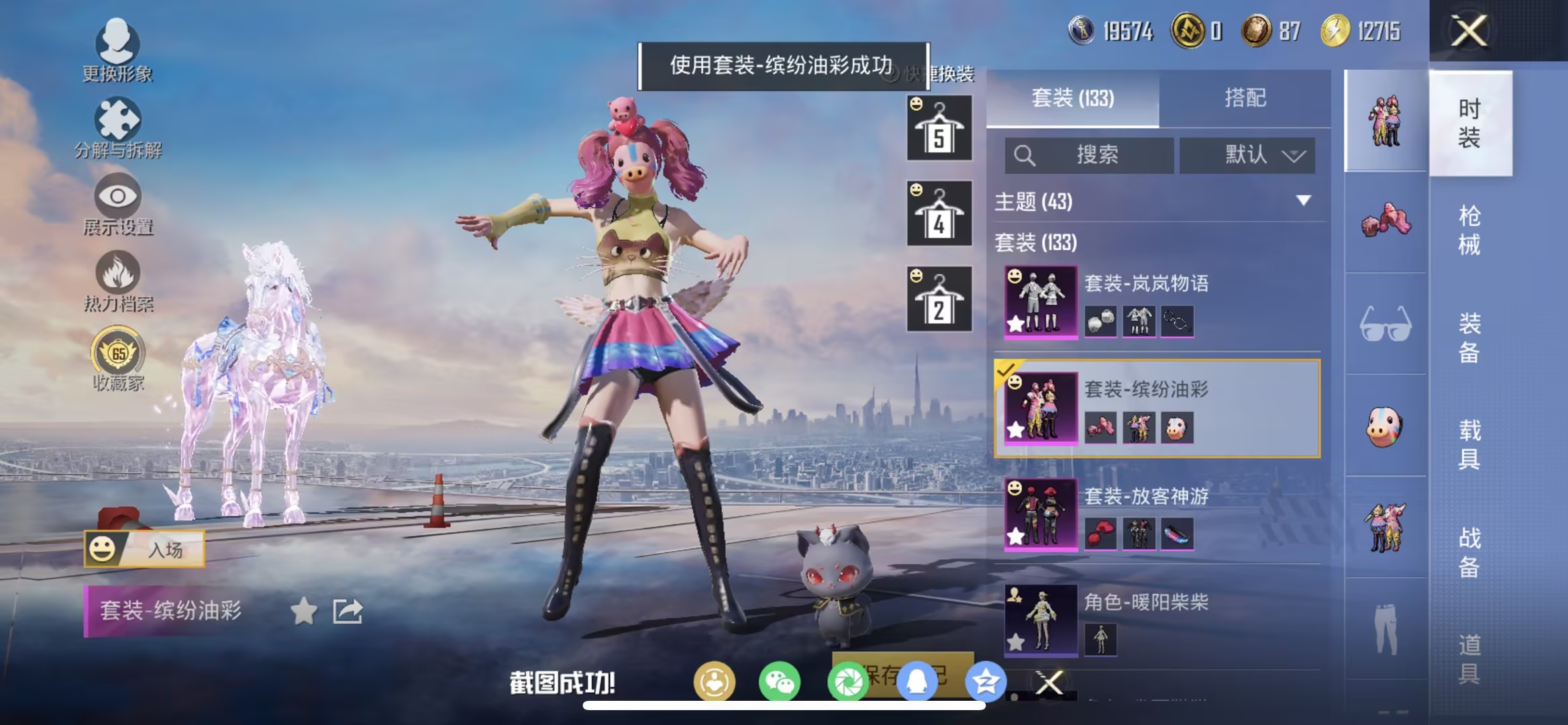Click the 搜索 search input field
This screenshot has width=1568, height=725.
[x=1087, y=155]
